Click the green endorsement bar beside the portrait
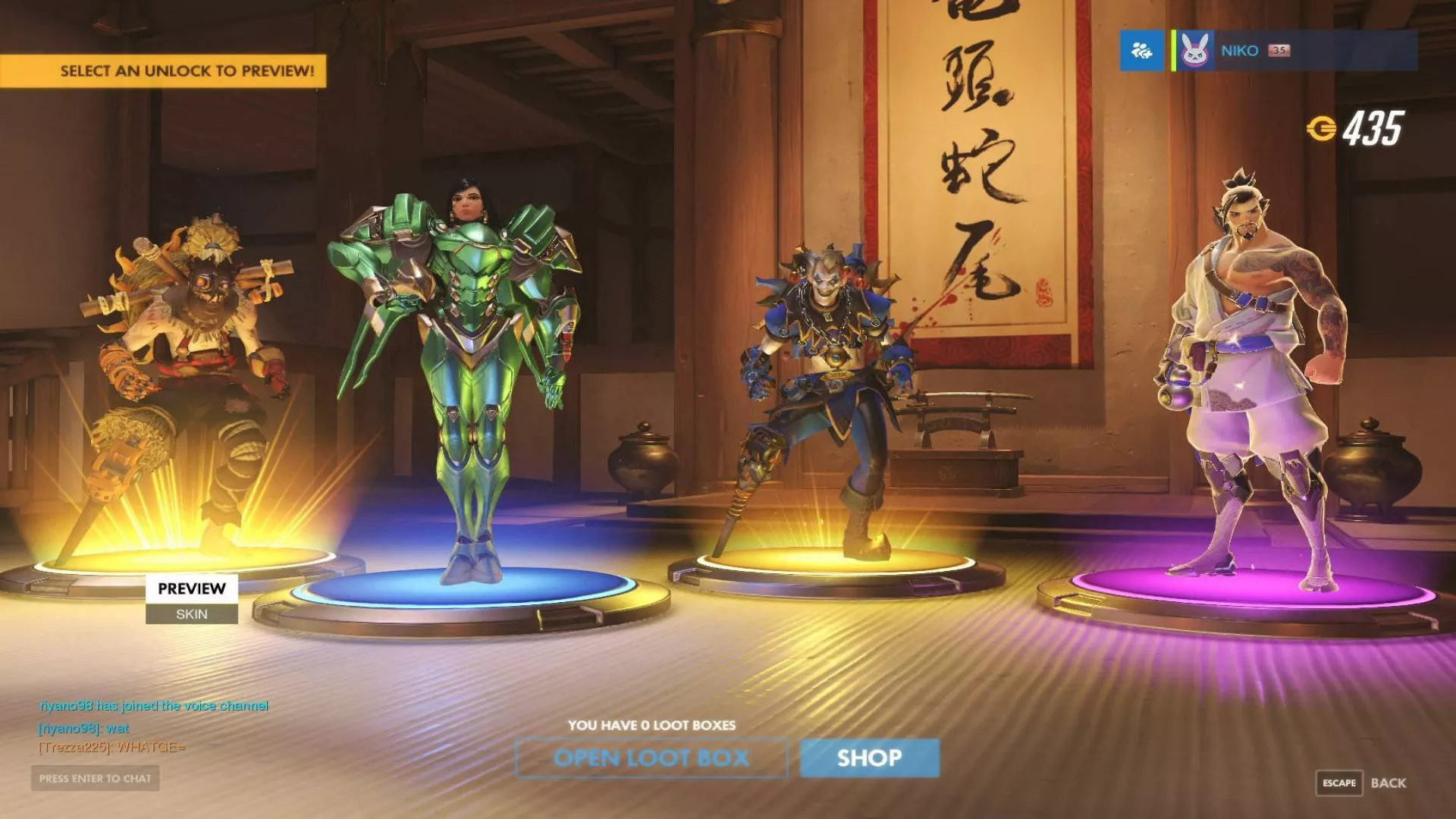The image size is (1456, 819). [1175, 50]
